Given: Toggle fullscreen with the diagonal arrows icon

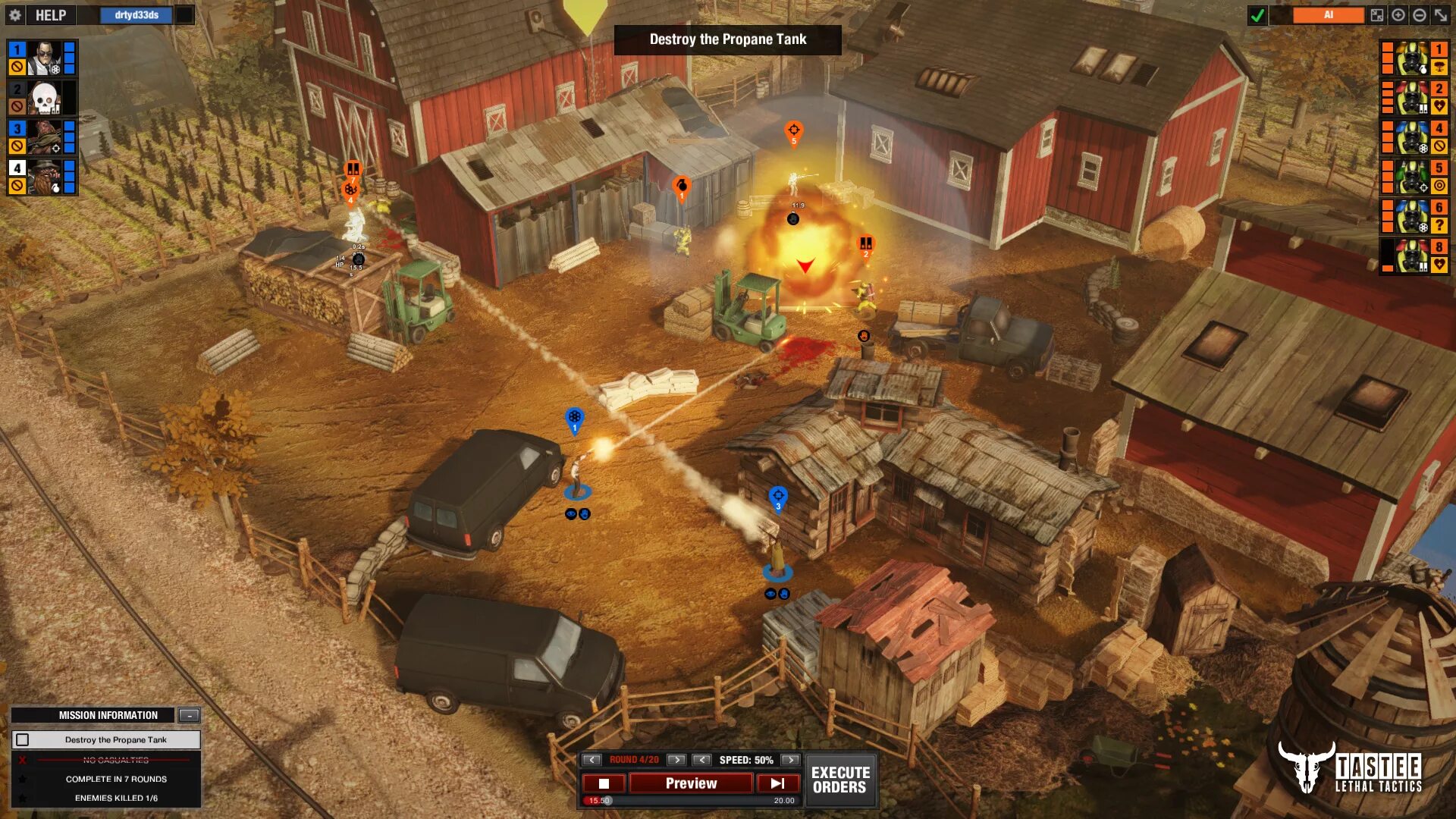Looking at the screenshot, I should (1441, 15).
